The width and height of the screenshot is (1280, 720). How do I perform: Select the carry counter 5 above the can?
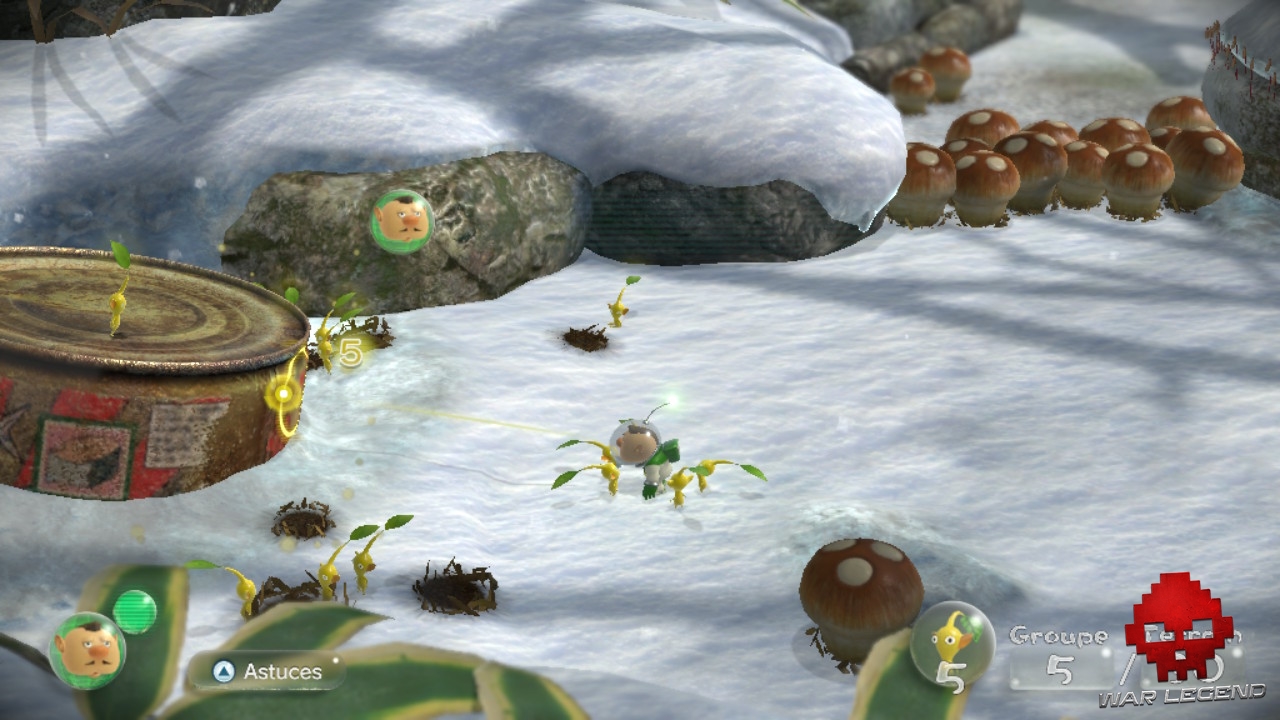tap(350, 352)
